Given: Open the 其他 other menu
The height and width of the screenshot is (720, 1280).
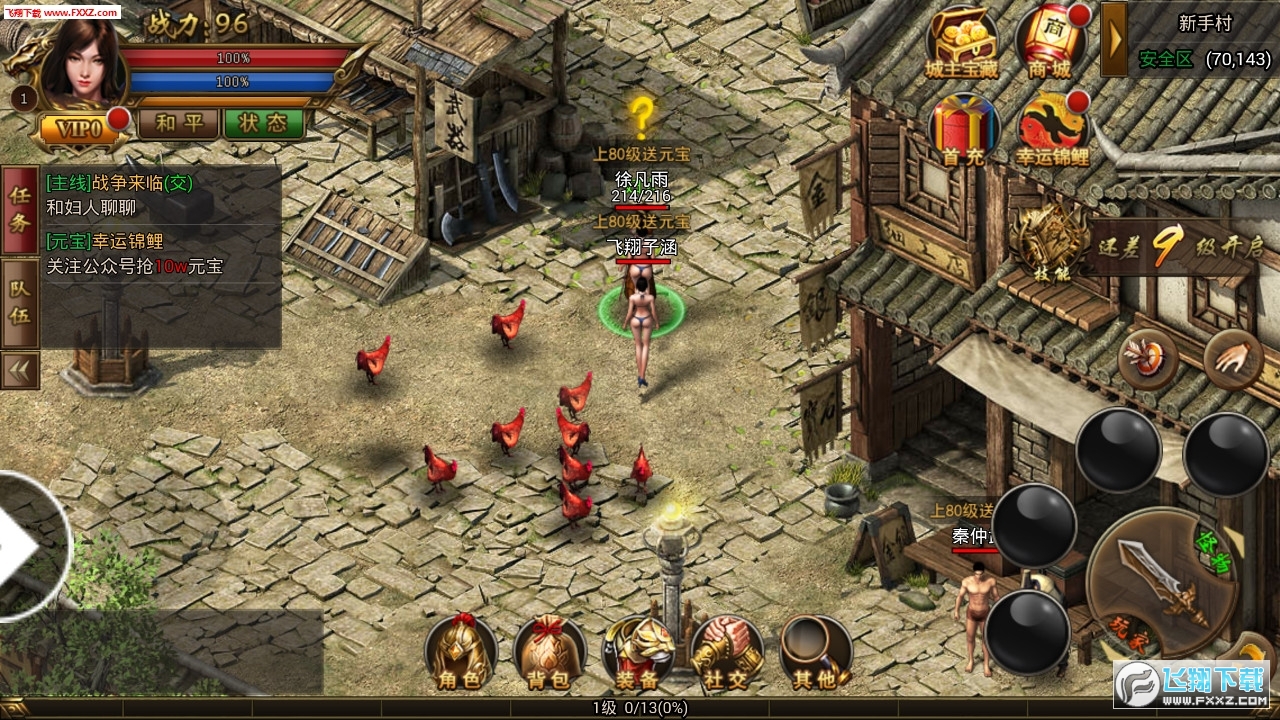Looking at the screenshot, I should (814, 653).
